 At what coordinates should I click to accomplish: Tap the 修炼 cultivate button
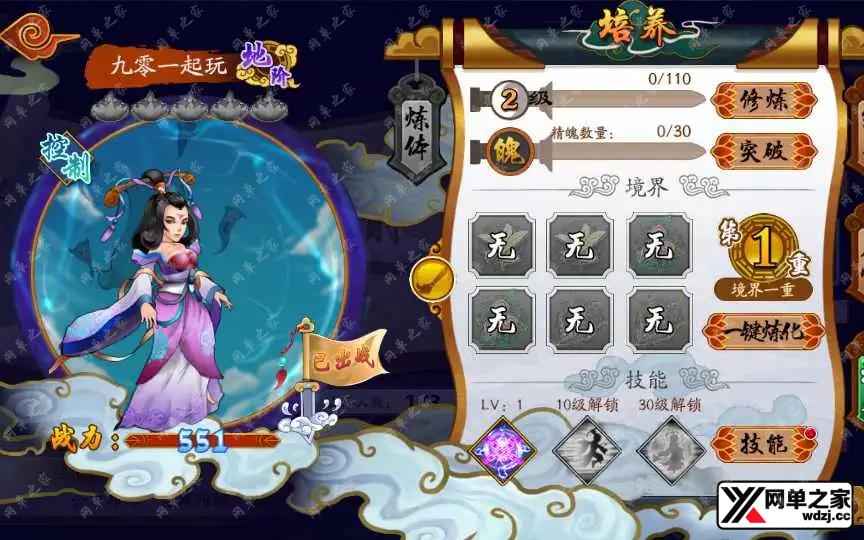(x=764, y=100)
